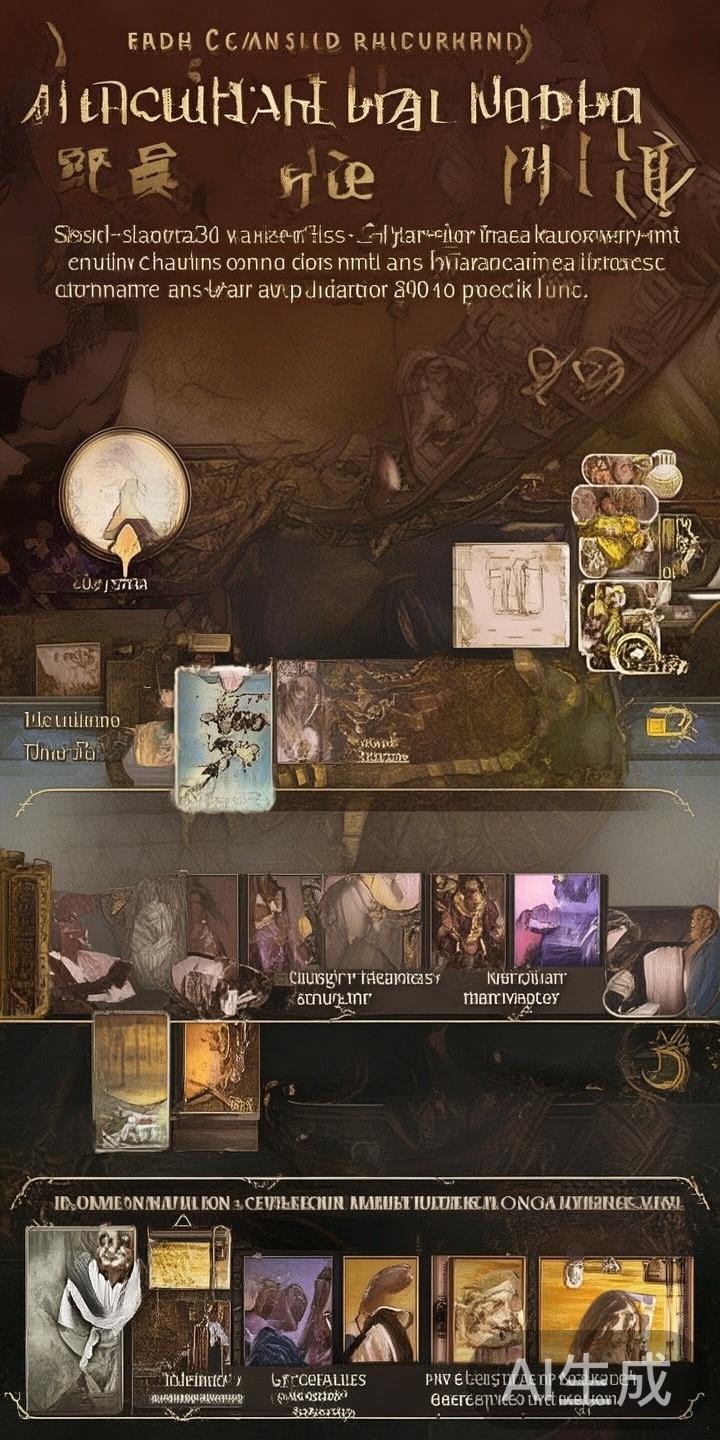Open the beige sketch card

point(511,595)
